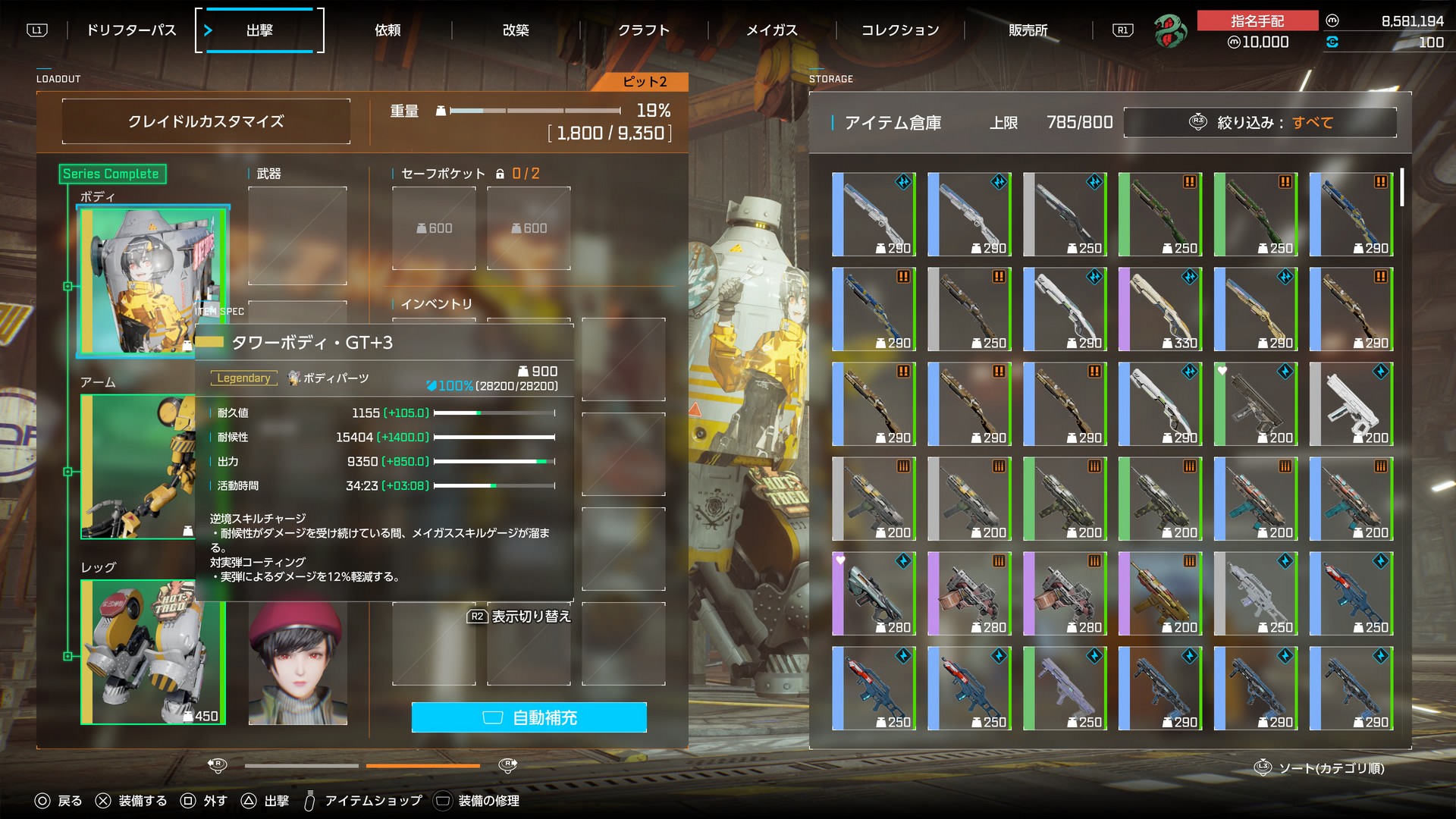
Task: Open the 絞り込み filter dropdown
Action: click(1260, 122)
